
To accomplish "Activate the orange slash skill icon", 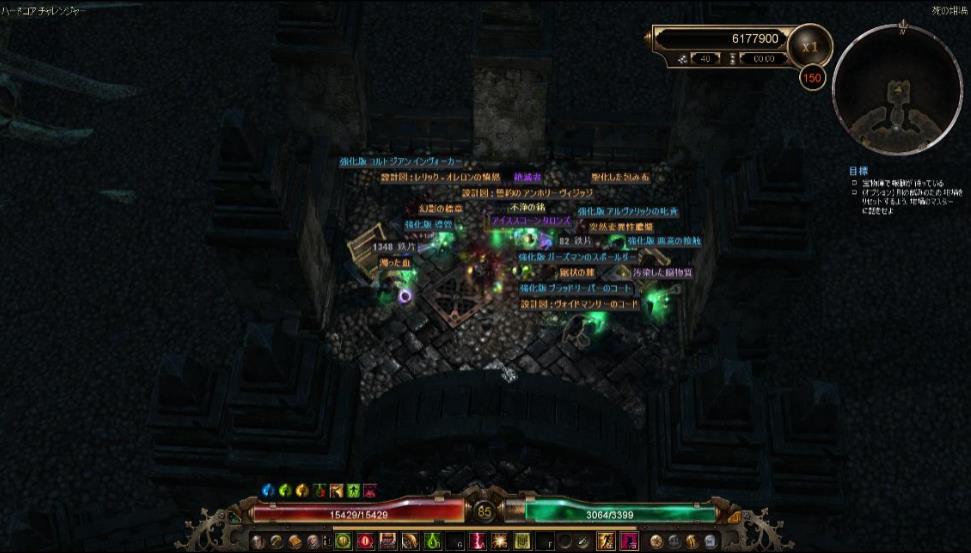I will (x=408, y=541).
